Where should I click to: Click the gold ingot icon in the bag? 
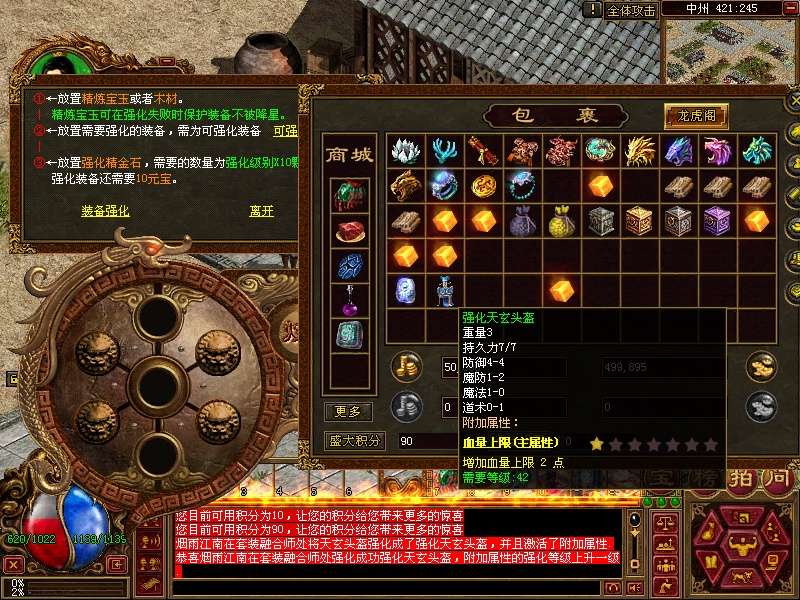[762, 365]
